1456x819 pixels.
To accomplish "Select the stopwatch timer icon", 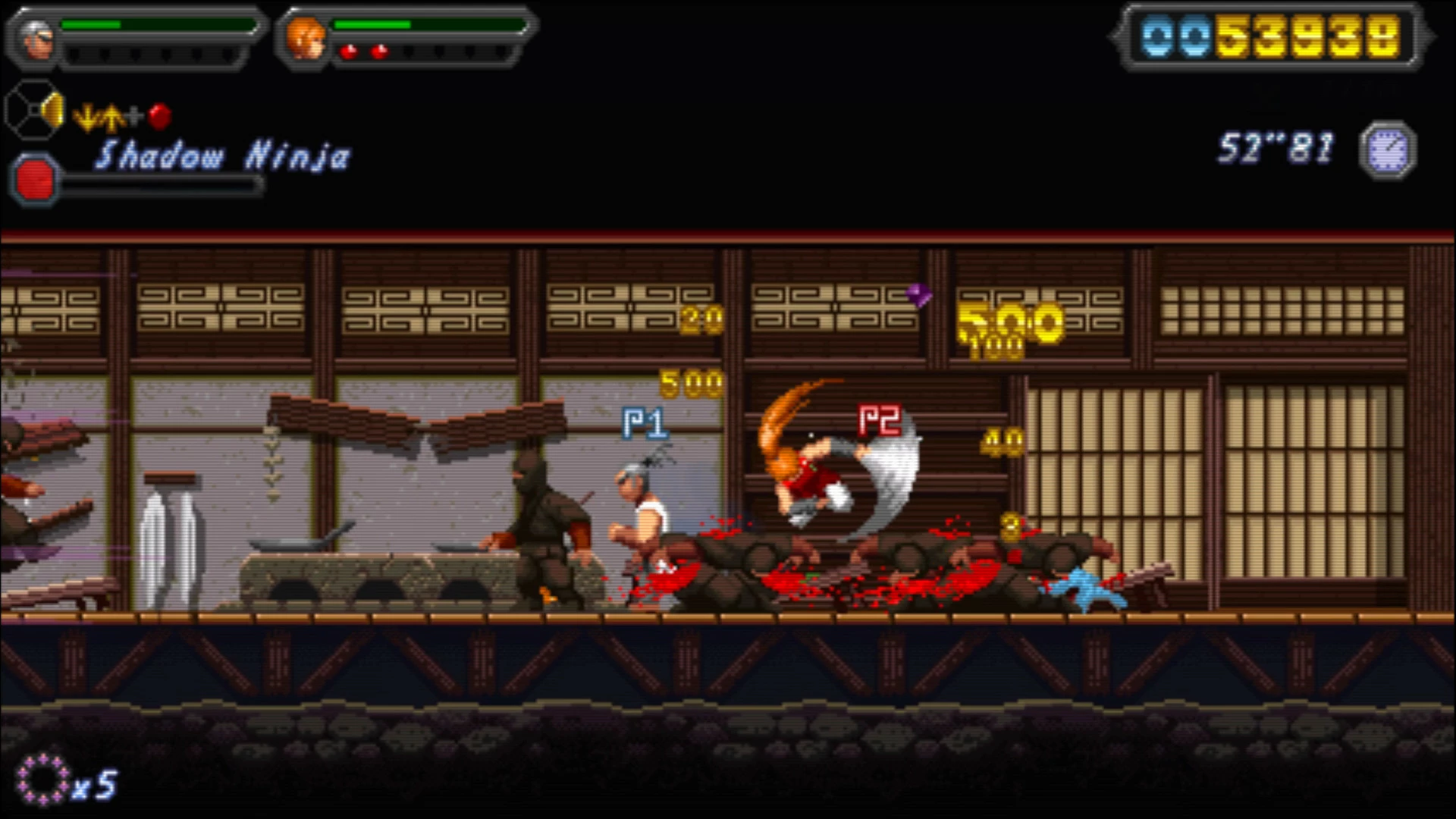I will pos(1388,150).
